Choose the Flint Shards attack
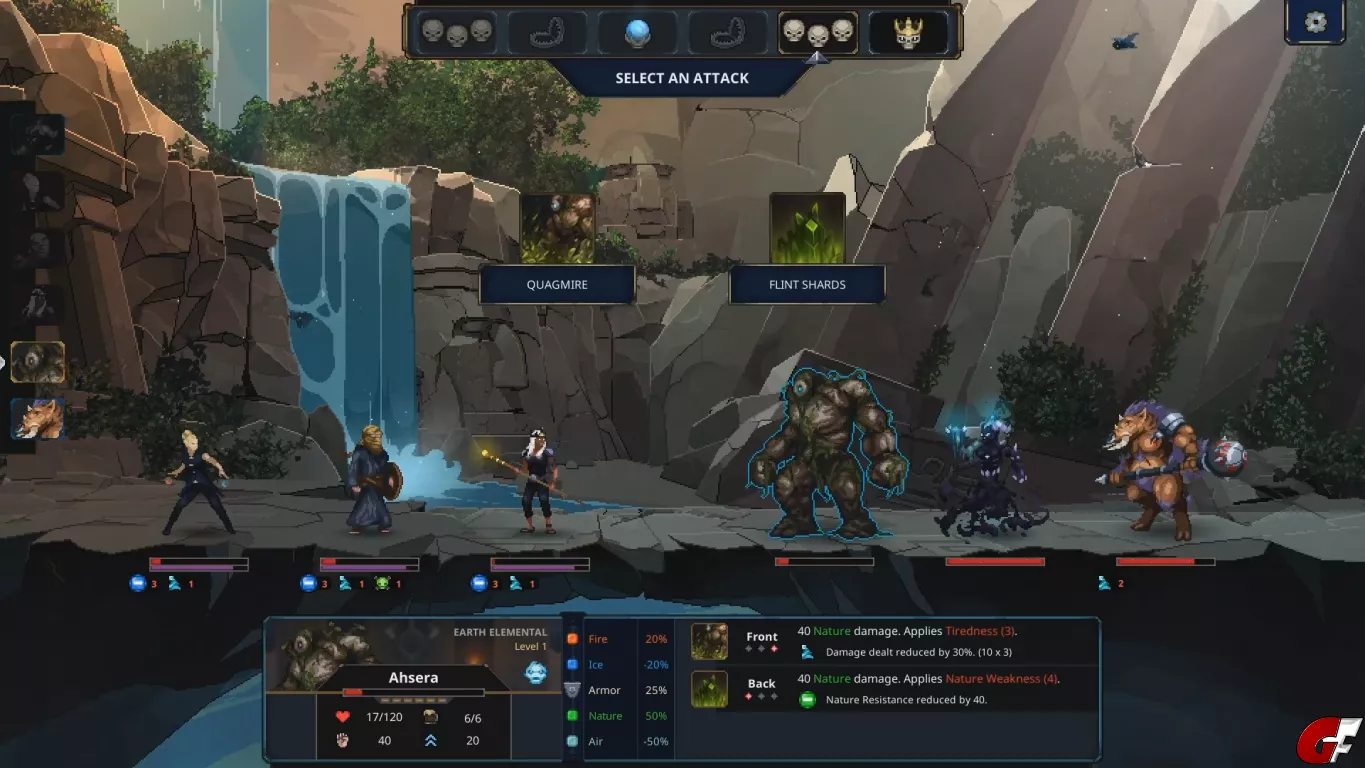Screen dimensions: 1365x768 coord(807,284)
